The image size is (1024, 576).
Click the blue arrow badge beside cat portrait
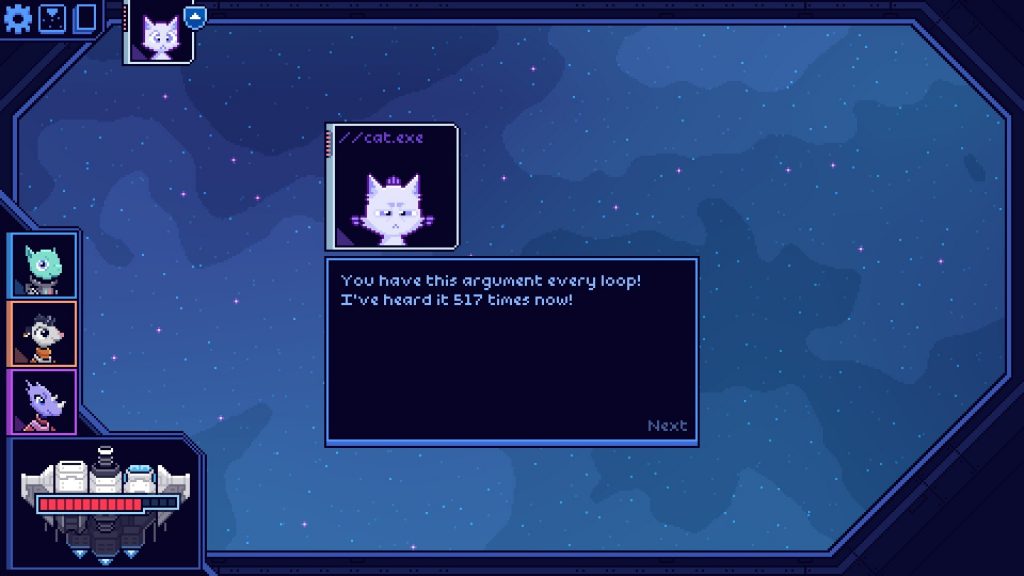pos(196,16)
